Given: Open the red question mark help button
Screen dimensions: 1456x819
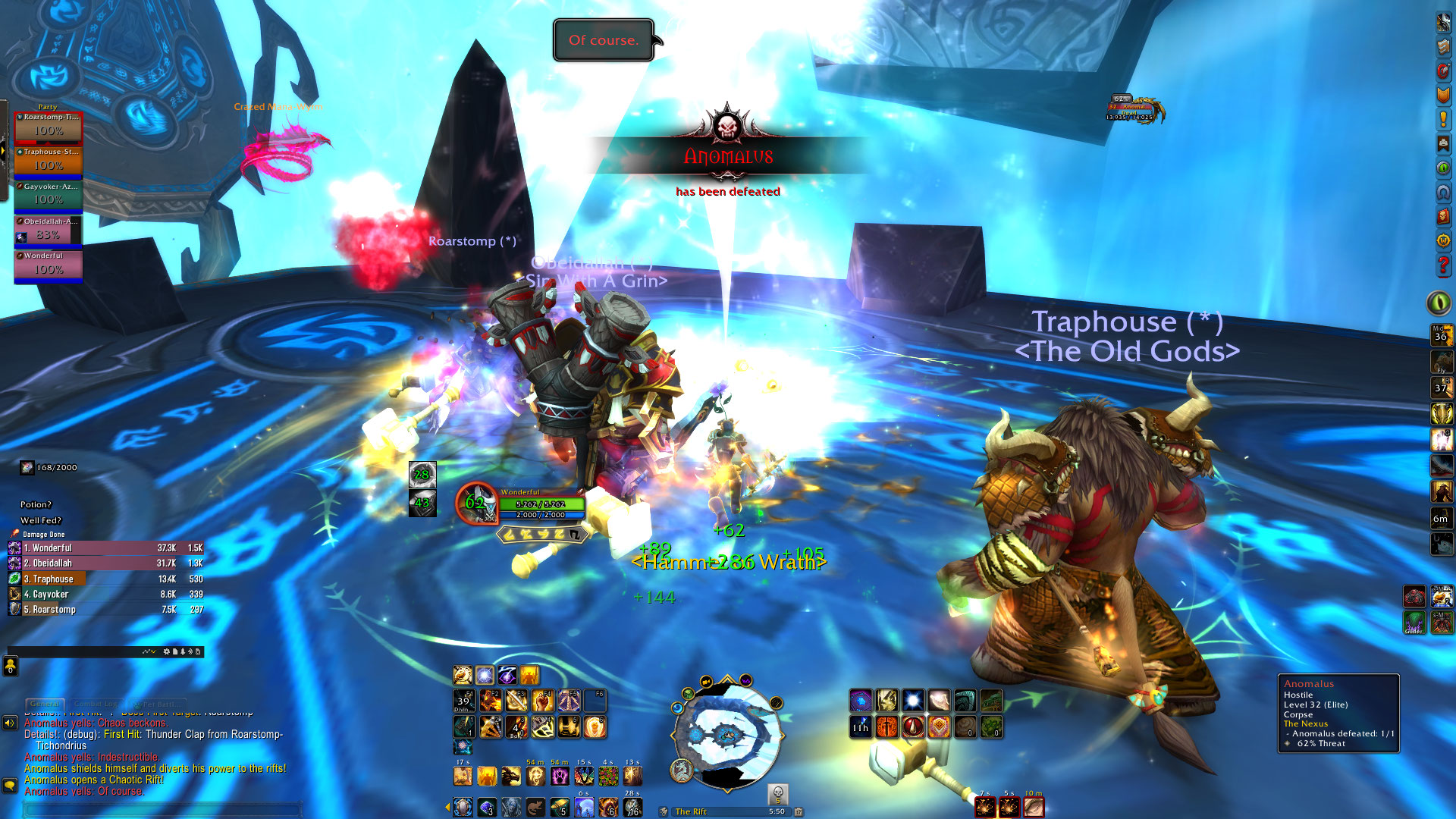Looking at the screenshot, I should point(1443,265).
